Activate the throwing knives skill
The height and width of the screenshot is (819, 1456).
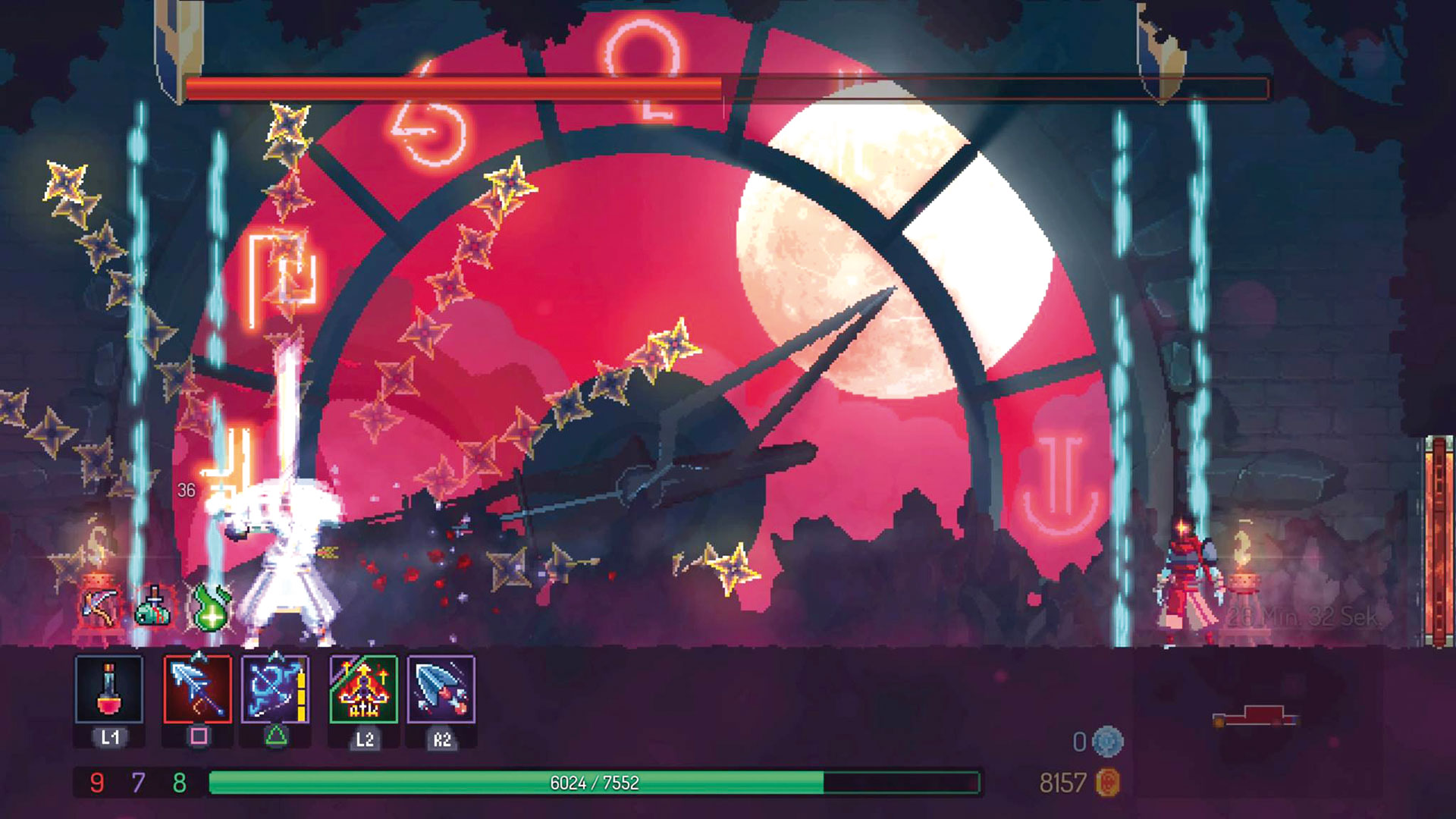[x=441, y=689]
